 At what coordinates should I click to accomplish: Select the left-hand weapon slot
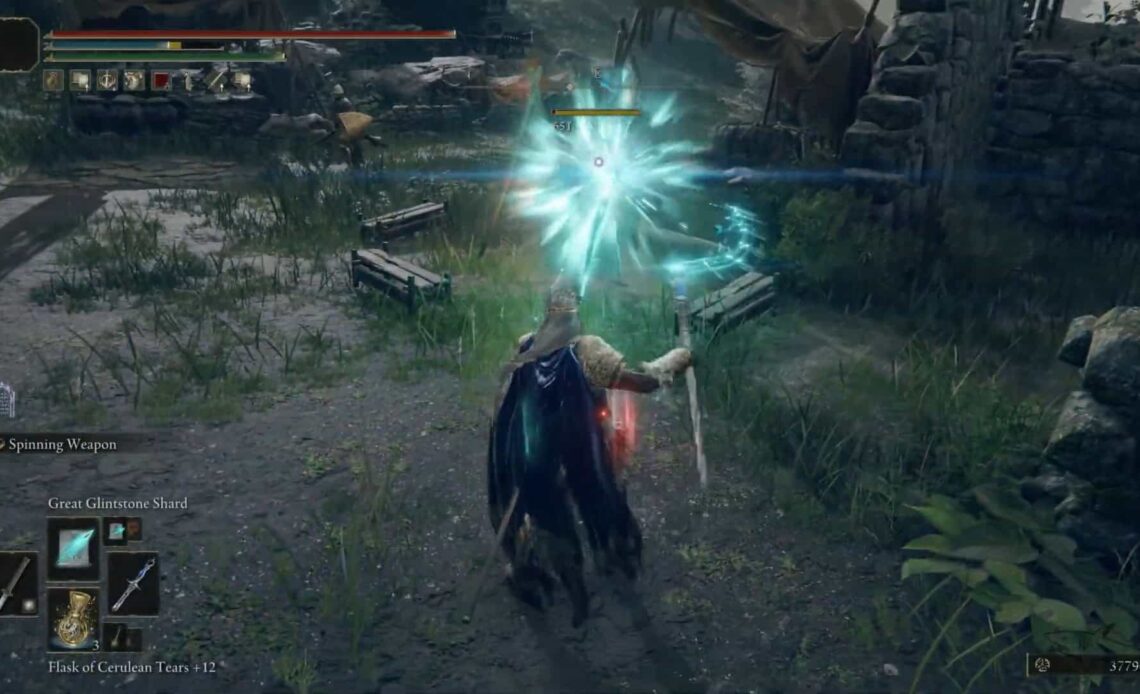(16, 584)
